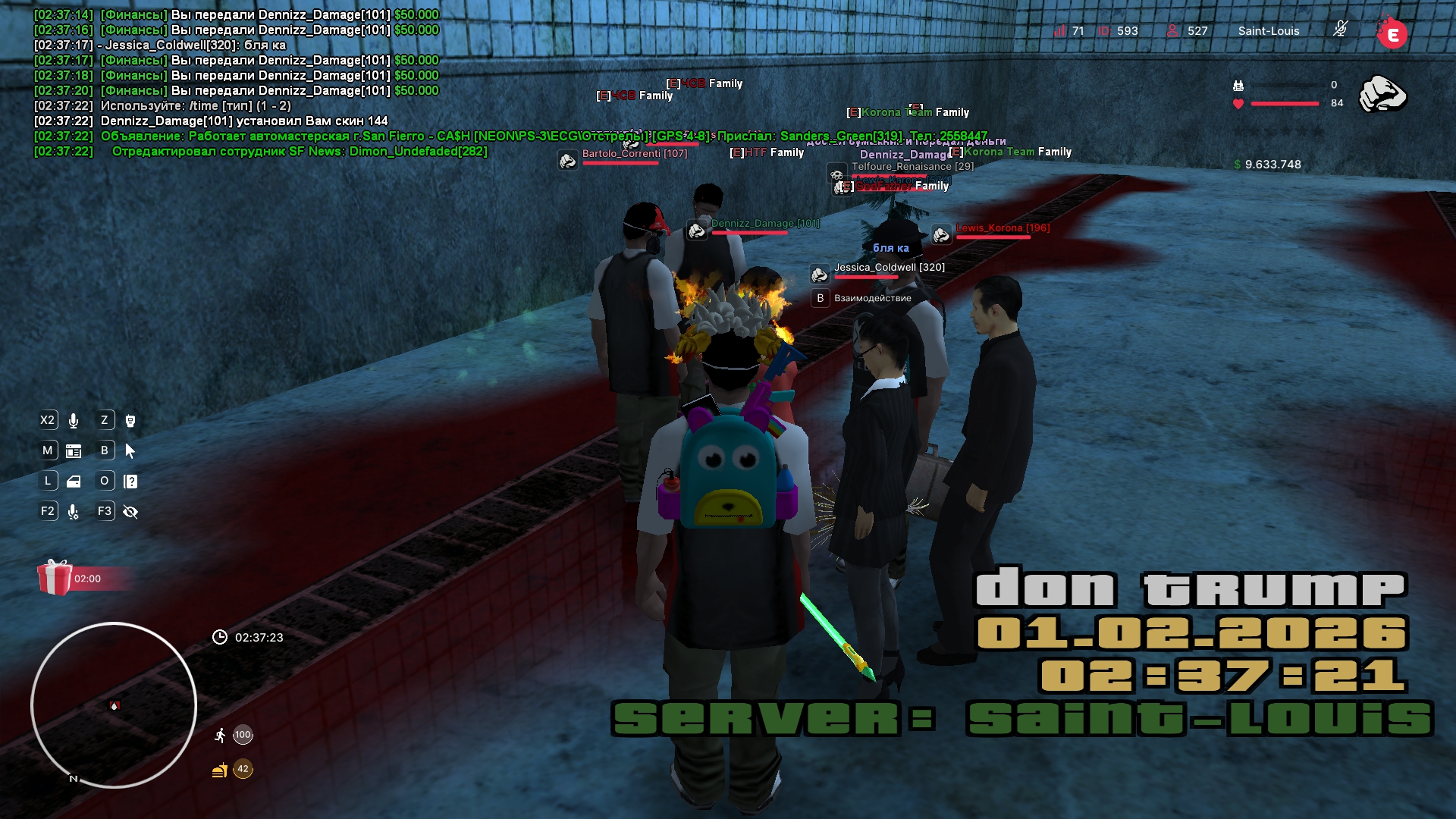Screen dimensions: 1456x819
Task: Activate the mouse cursor mode icon
Action: pos(130,451)
